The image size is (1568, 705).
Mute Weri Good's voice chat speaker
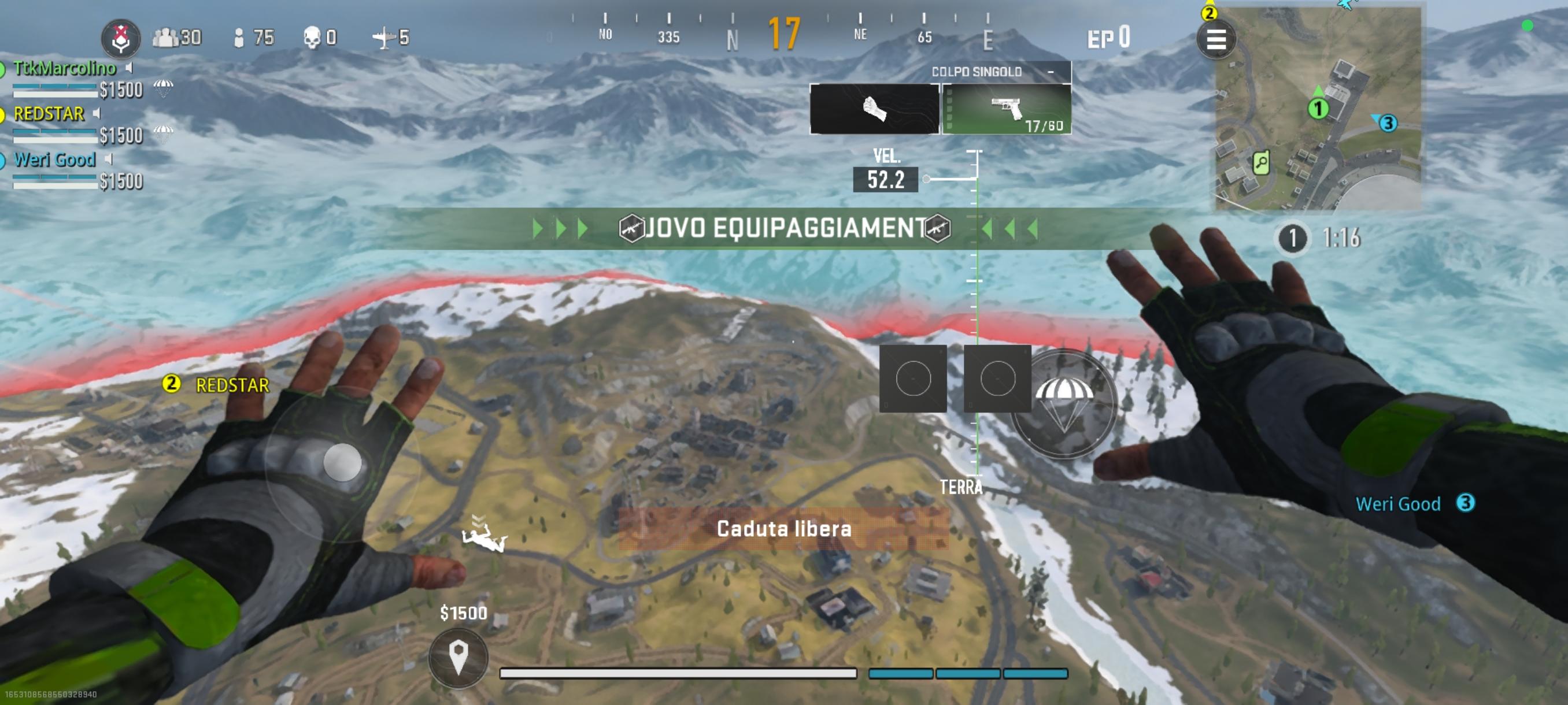click(x=110, y=159)
